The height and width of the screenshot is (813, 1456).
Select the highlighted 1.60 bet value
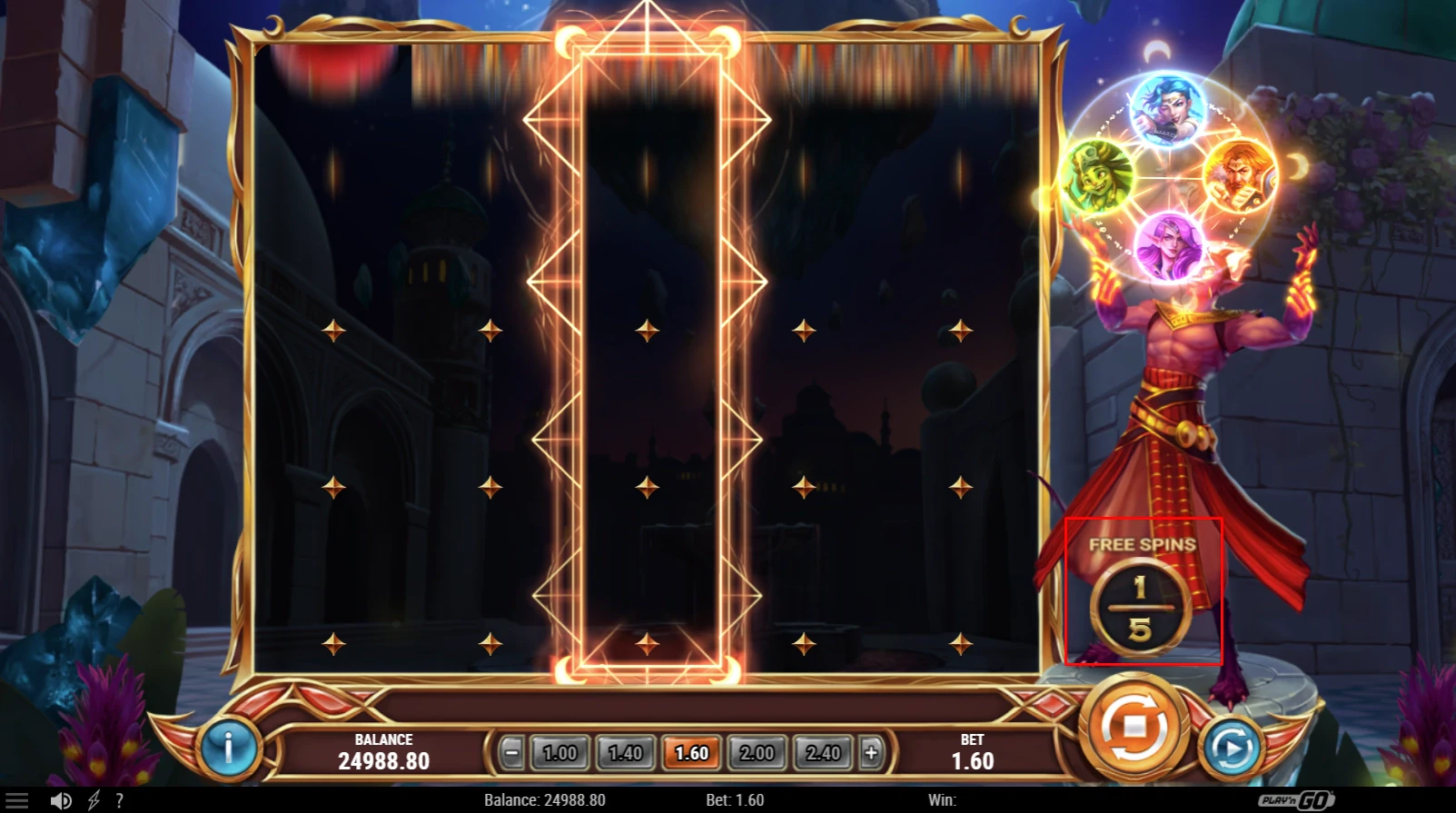coord(691,752)
